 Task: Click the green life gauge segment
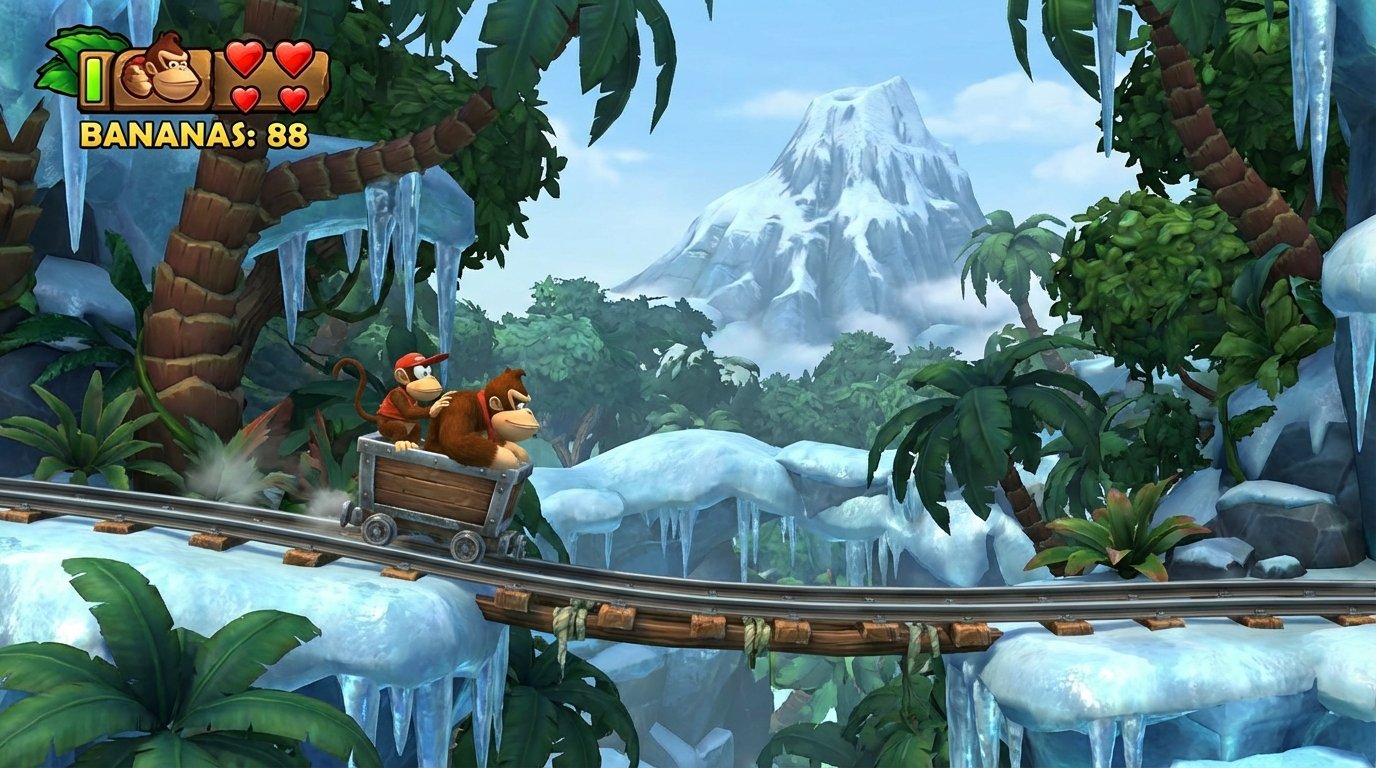click(x=94, y=79)
